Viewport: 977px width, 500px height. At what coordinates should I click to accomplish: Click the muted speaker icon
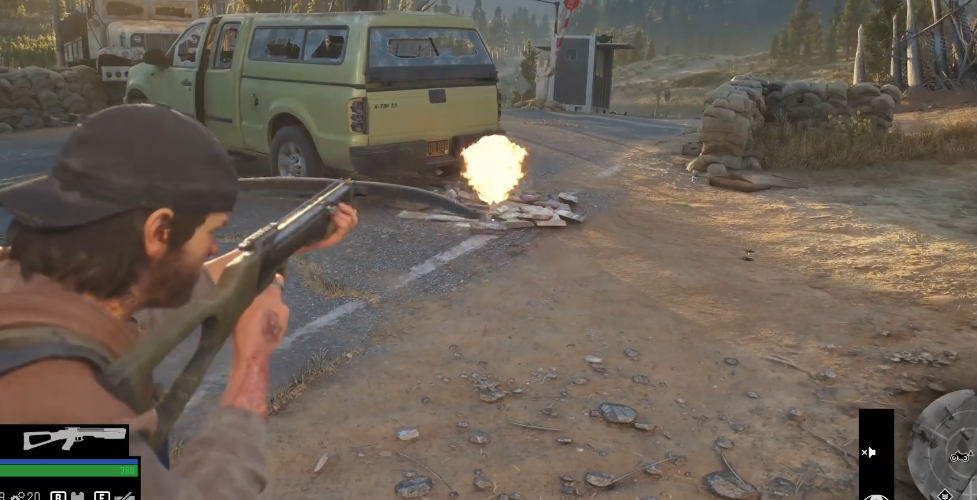(x=869, y=452)
